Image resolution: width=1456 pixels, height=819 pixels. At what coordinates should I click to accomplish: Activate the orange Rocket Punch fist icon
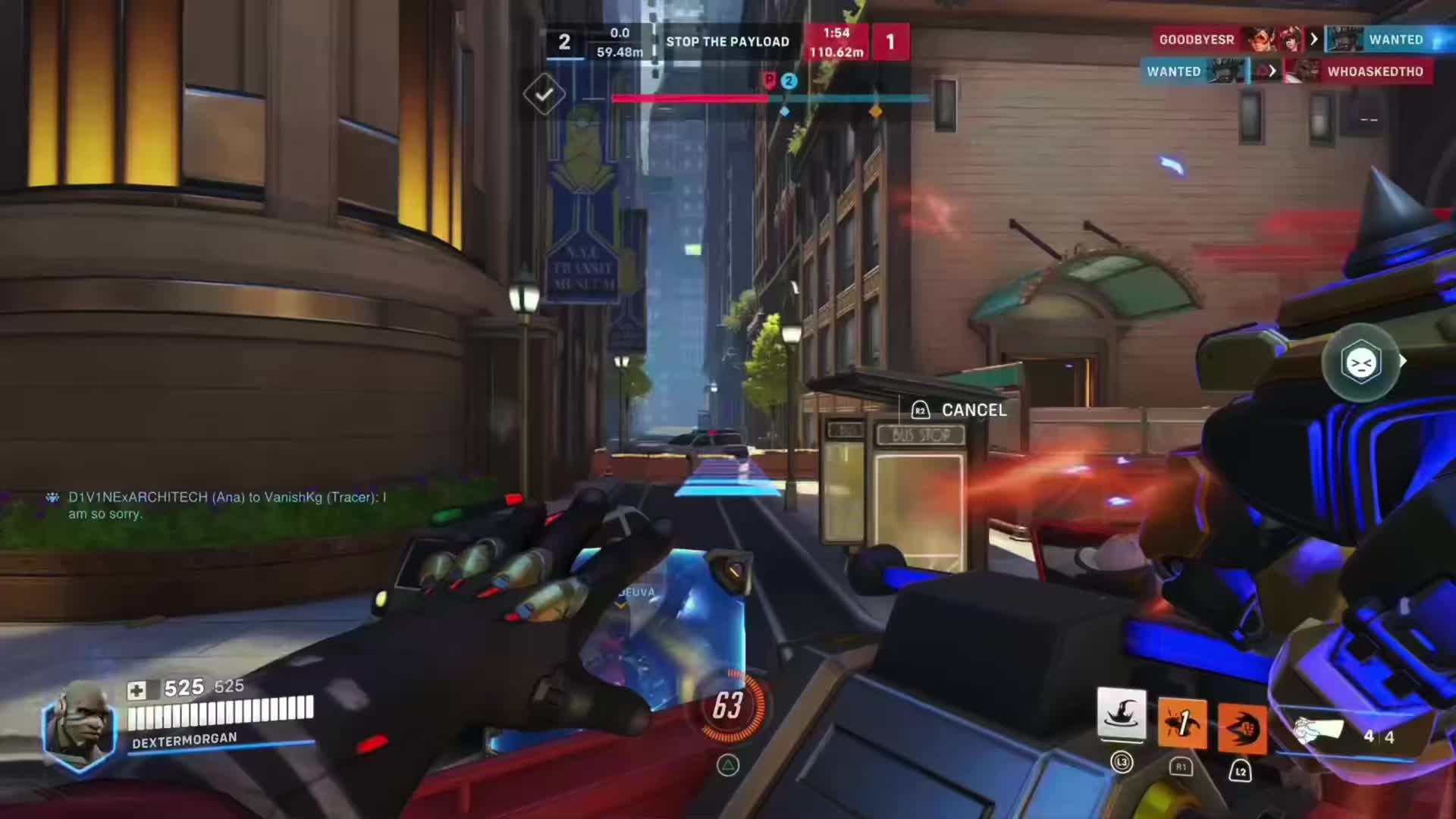1241,729
